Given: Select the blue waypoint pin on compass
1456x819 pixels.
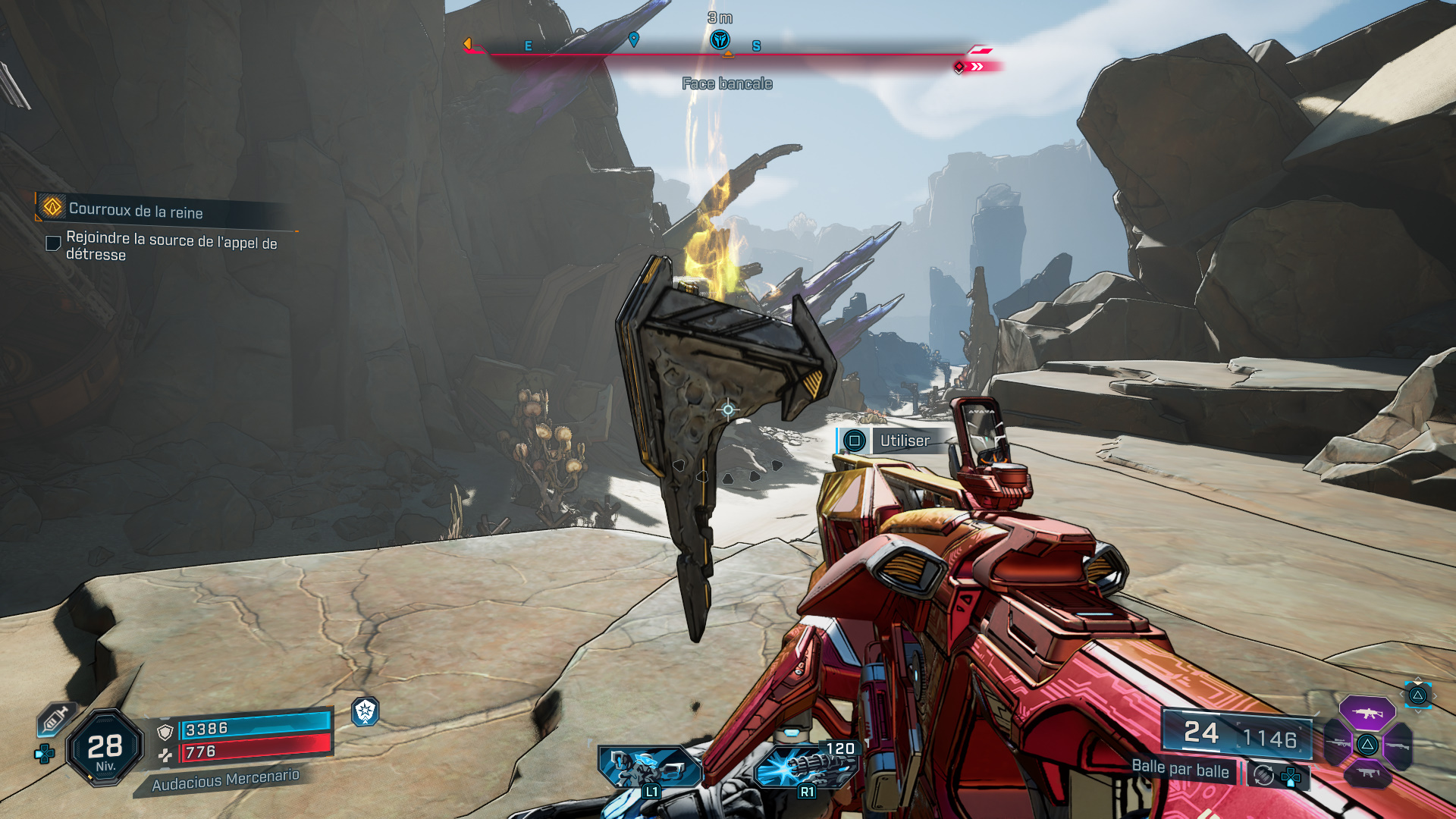Looking at the screenshot, I should 634,39.
